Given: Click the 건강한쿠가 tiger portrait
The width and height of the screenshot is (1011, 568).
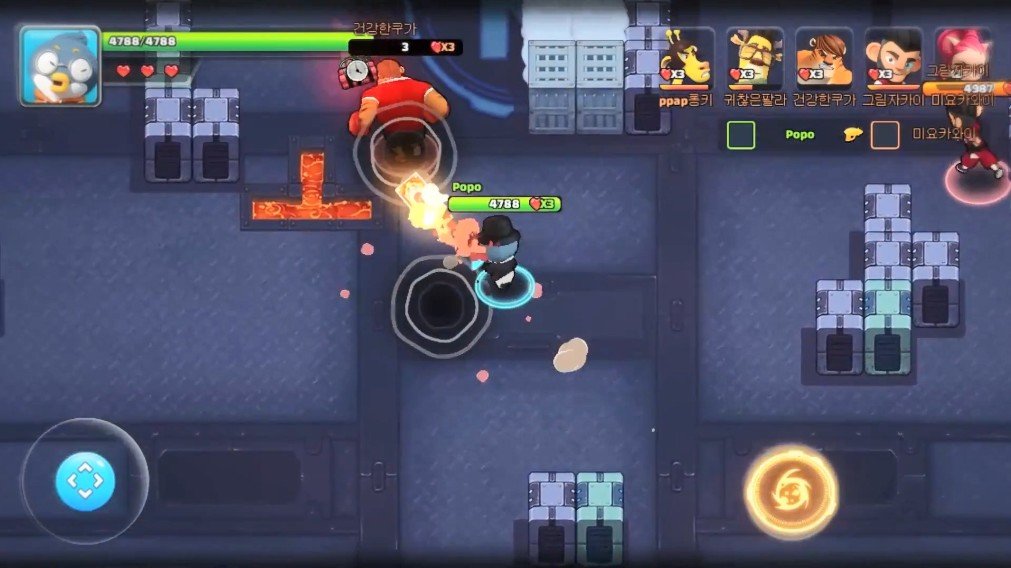Looking at the screenshot, I should (824, 57).
